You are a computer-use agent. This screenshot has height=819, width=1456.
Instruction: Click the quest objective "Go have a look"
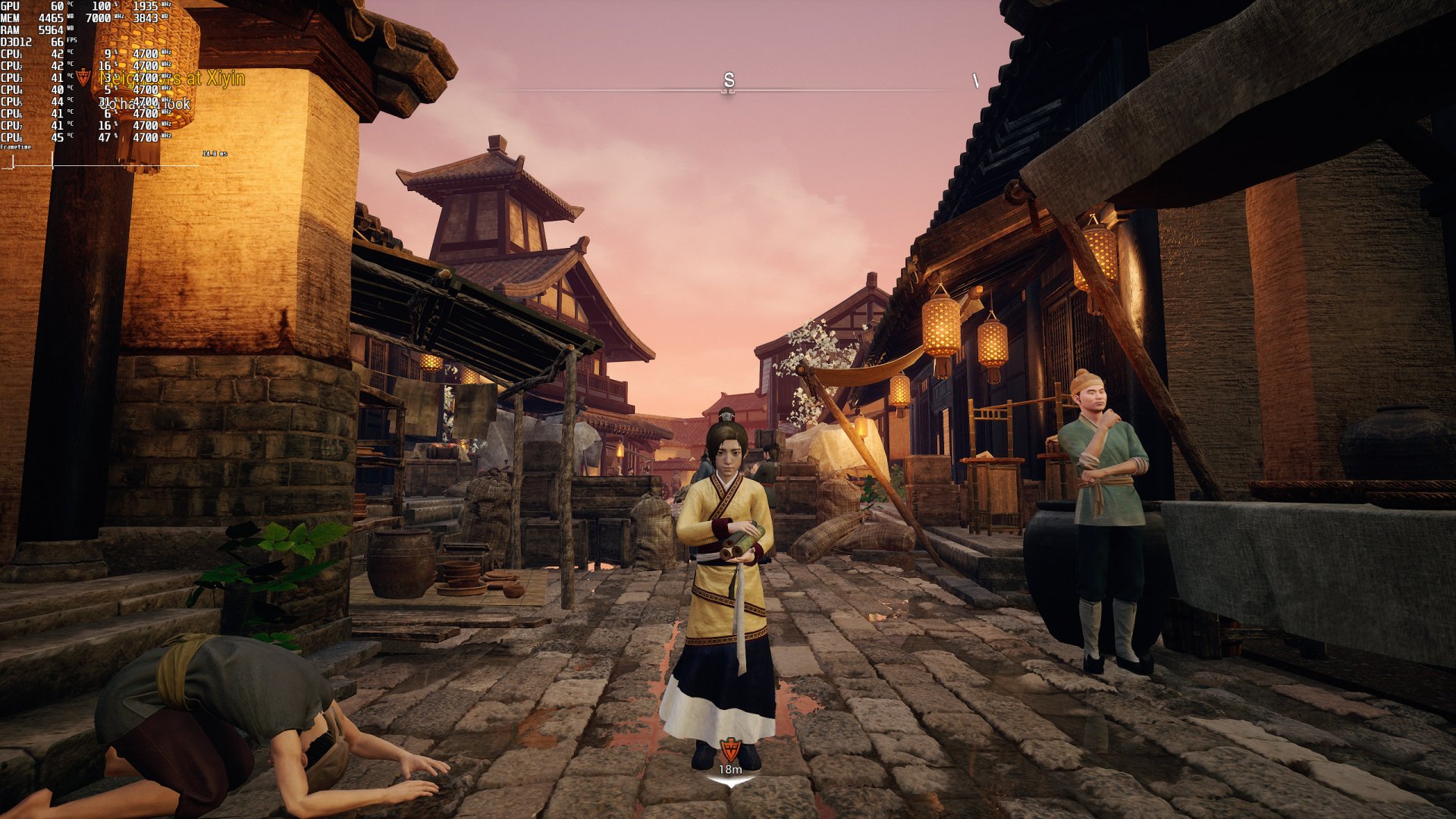point(145,103)
